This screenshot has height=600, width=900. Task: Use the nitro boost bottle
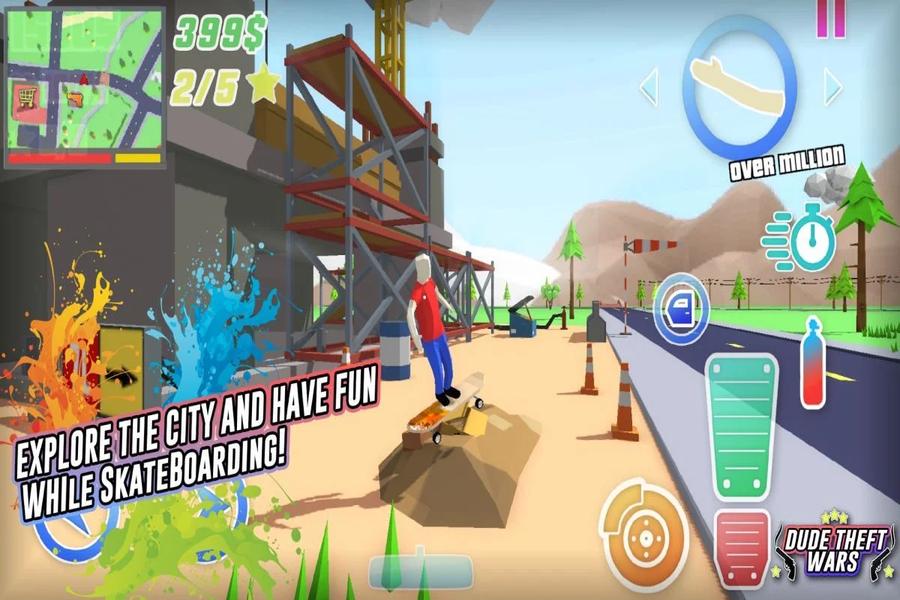click(812, 364)
